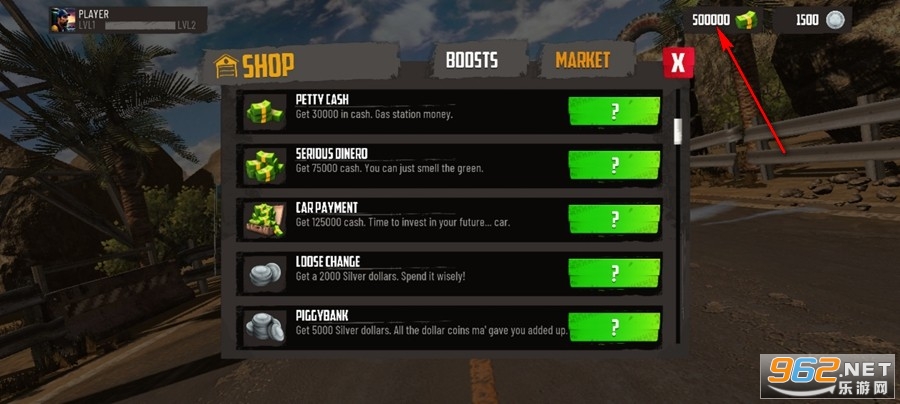Buy the Car Payment cash pack
The image size is (900, 404).
pyautogui.click(x=614, y=219)
